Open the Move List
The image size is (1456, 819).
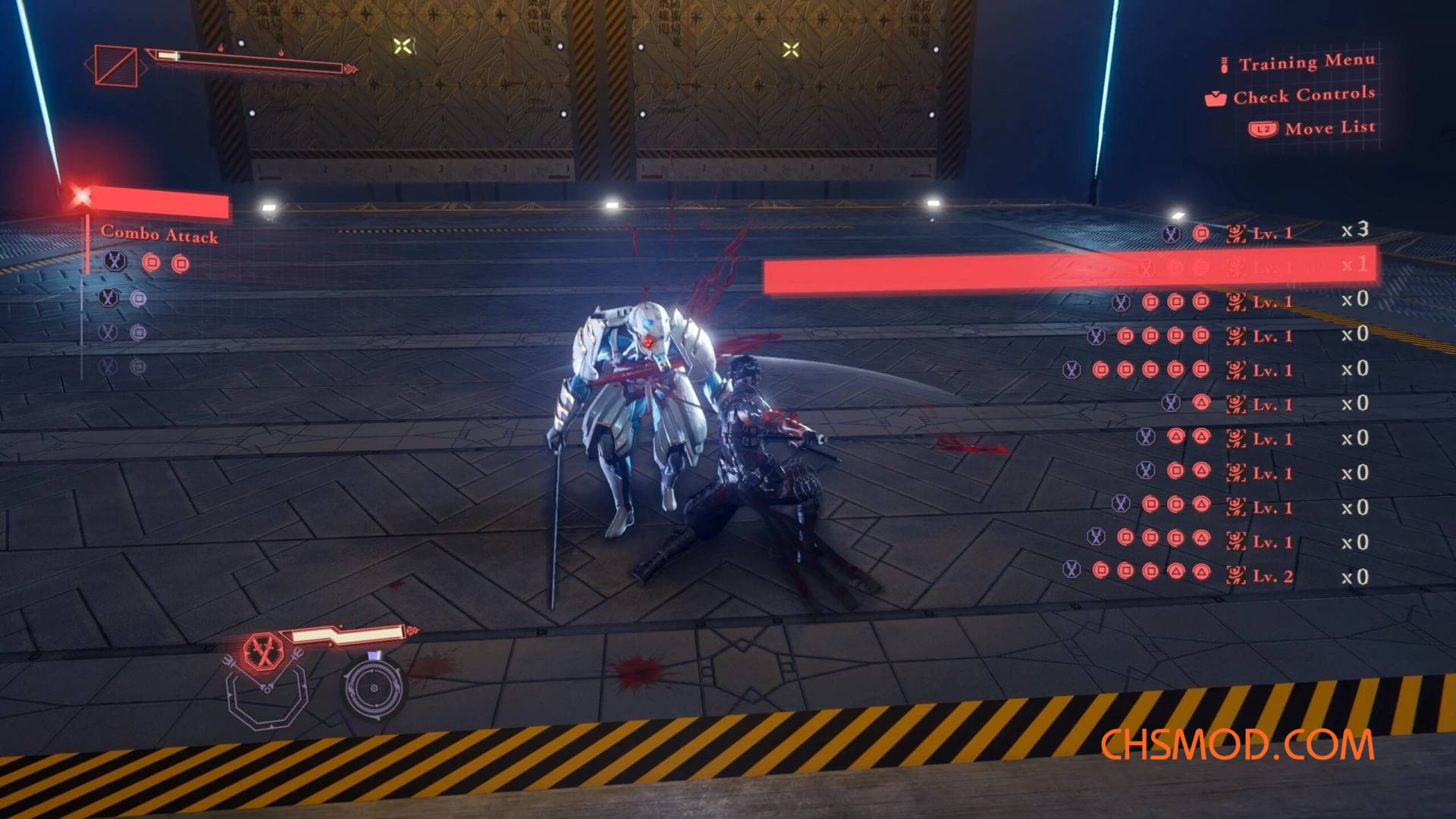point(1329,128)
